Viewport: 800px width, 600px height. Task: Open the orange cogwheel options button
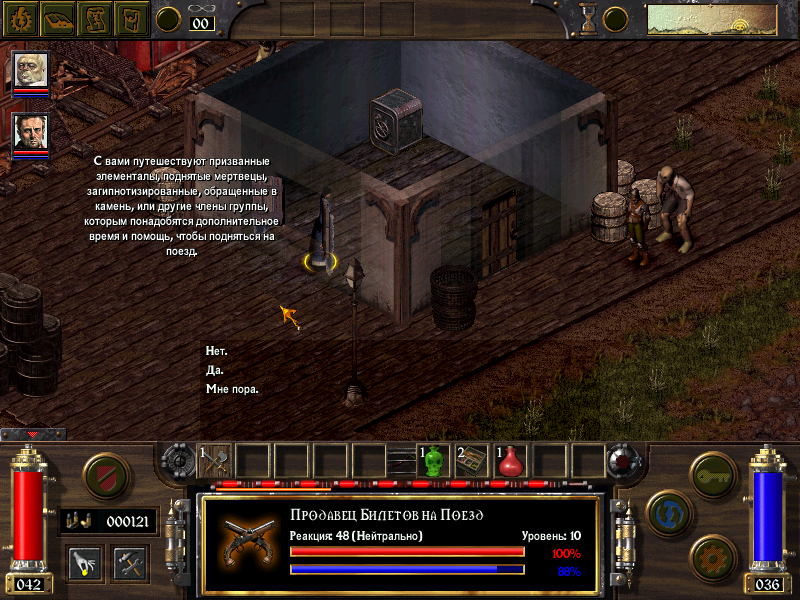pos(713,556)
